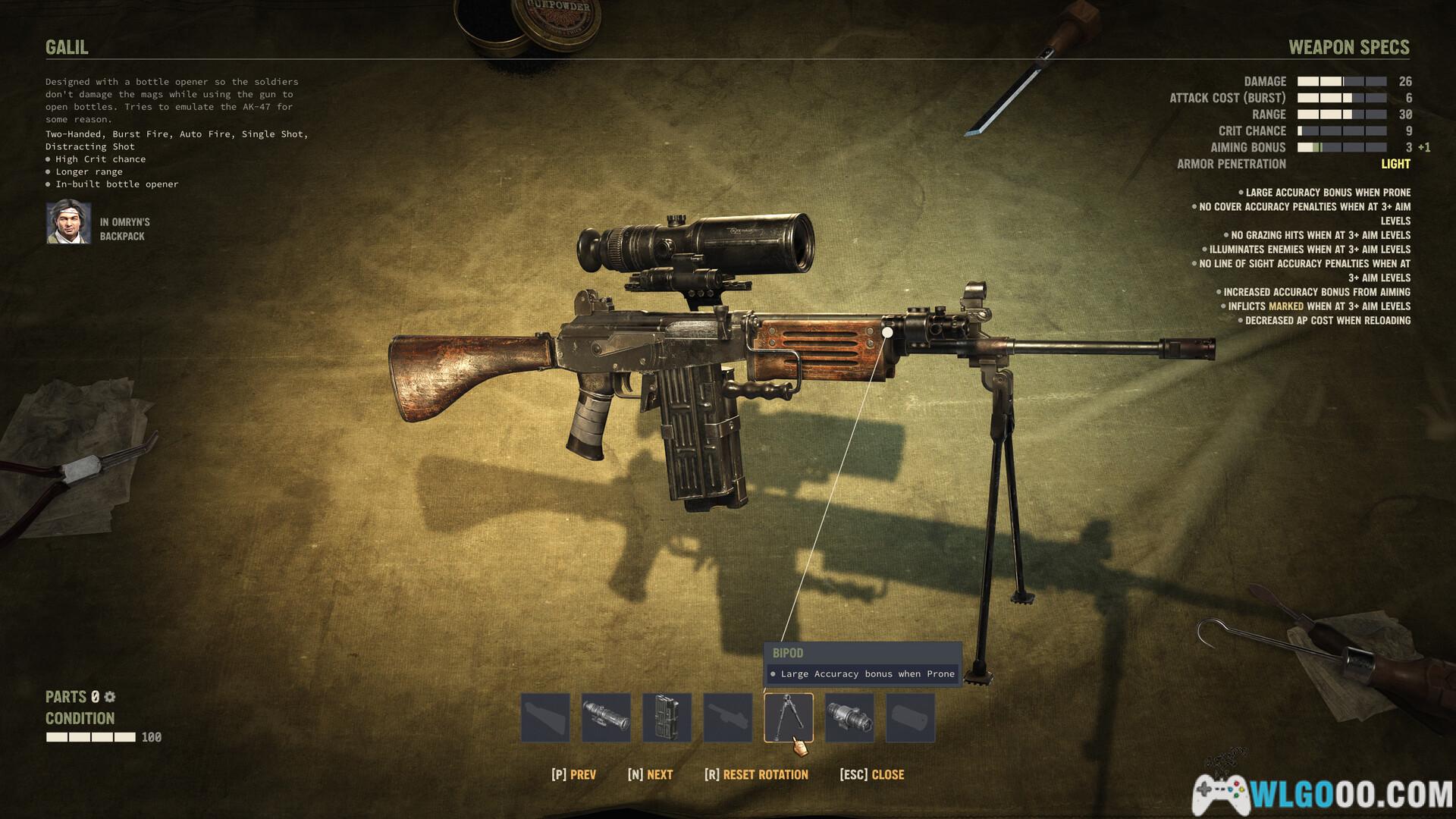Select the empty barrel attachment slot
This screenshot has height=819, width=1456.
727,717
